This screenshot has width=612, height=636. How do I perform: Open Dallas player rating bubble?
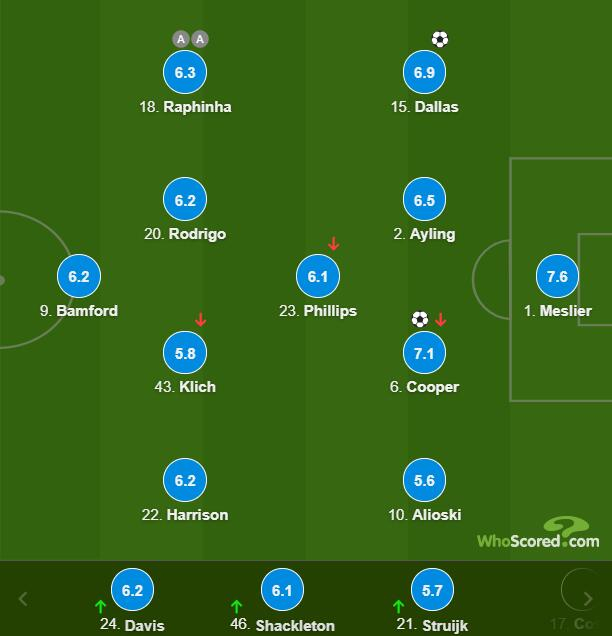tap(425, 73)
